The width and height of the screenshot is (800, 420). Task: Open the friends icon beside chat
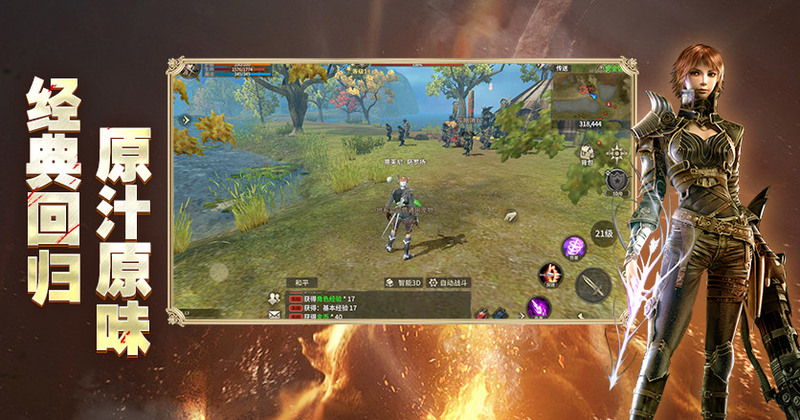tap(271, 297)
